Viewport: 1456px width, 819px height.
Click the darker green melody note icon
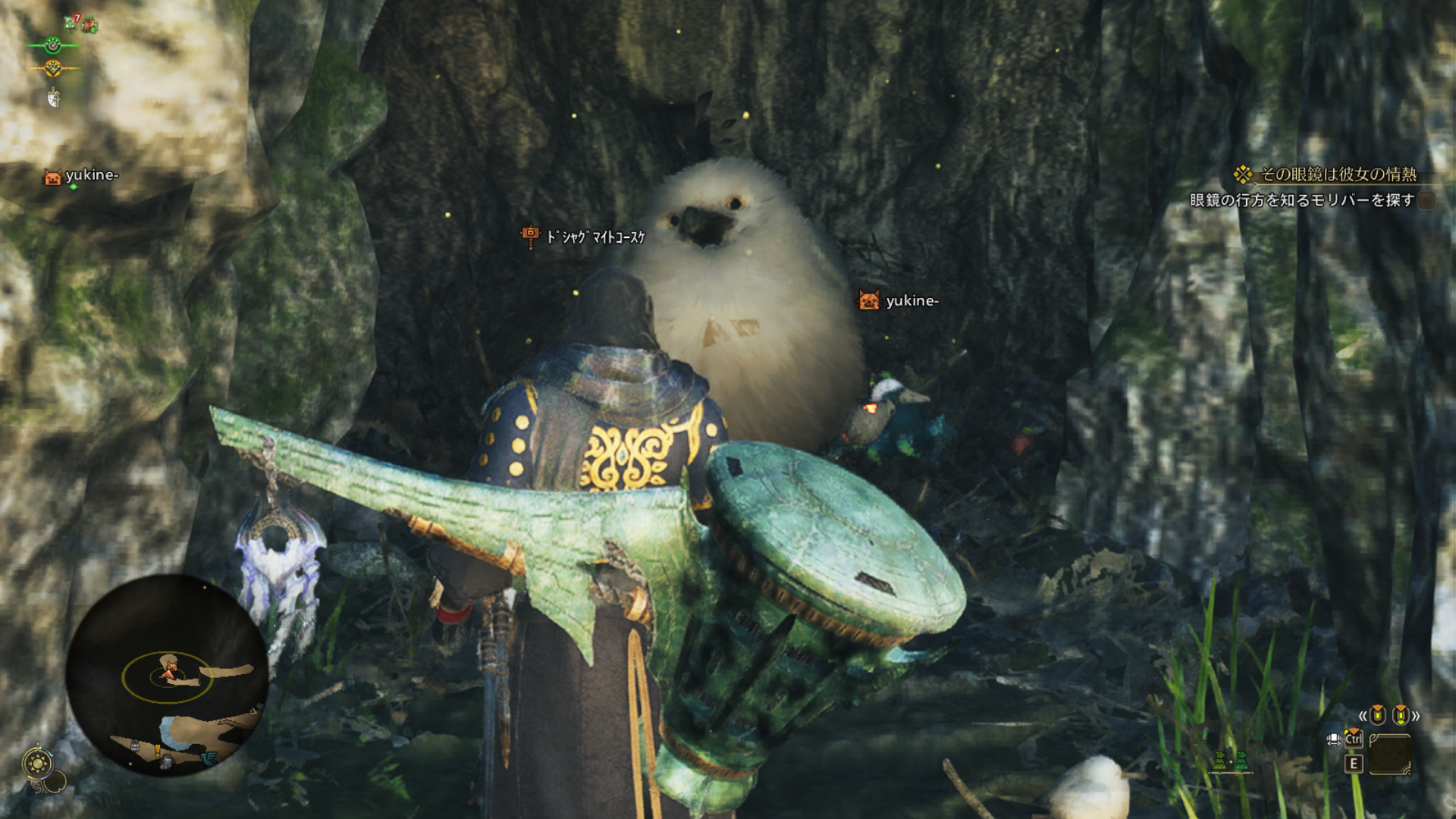click(x=1241, y=761)
